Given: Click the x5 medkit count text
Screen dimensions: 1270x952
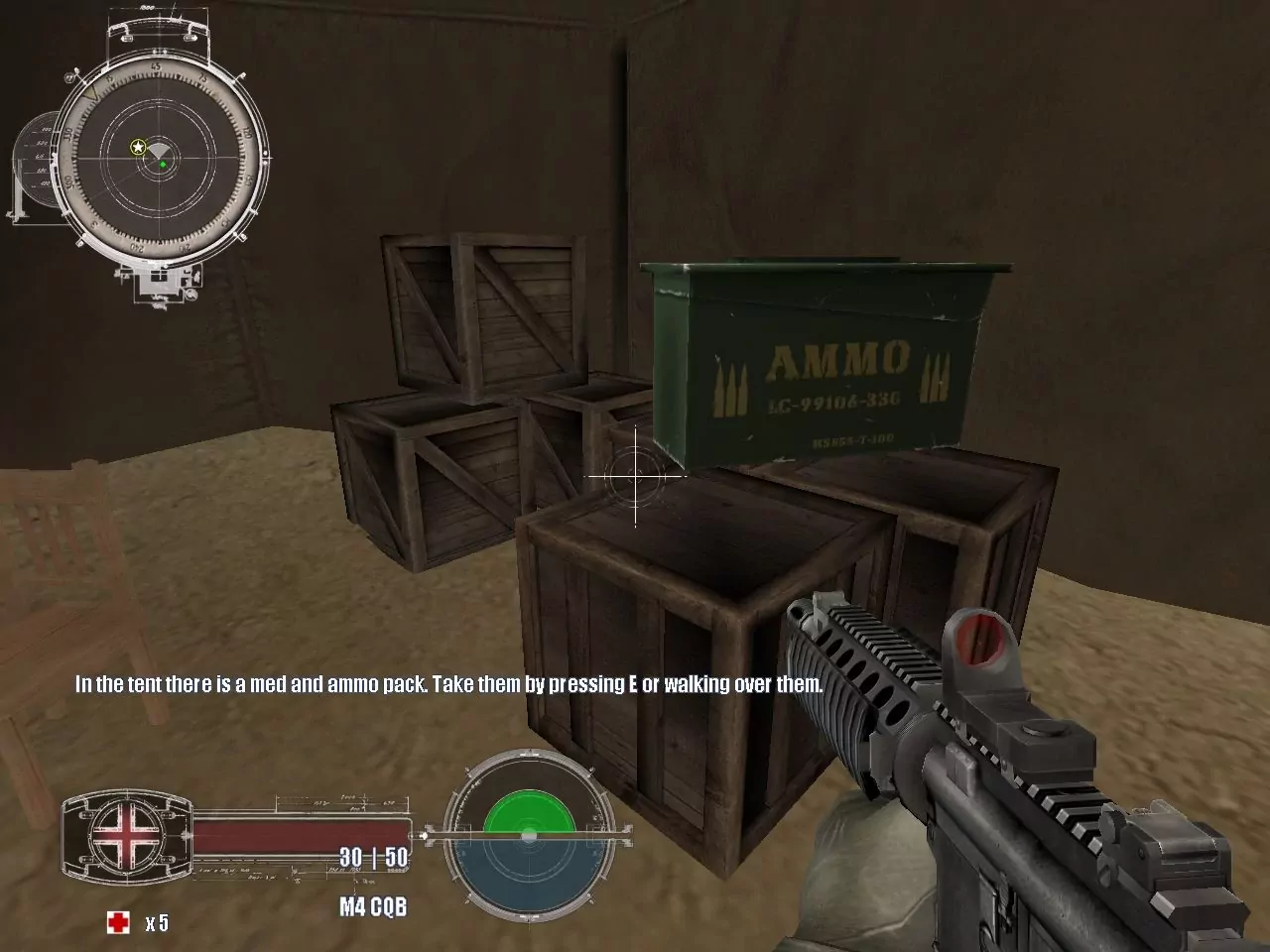Looking at the screenshot, I should 156,923.
